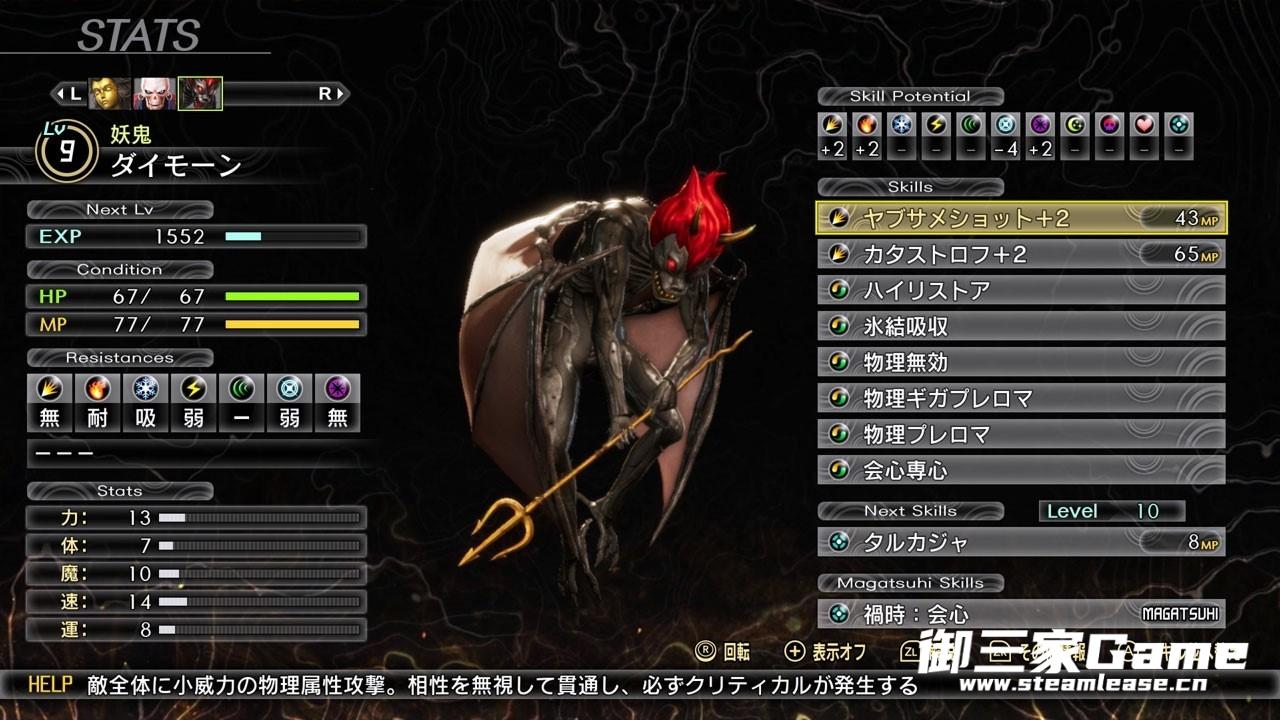Viewport: 1280px width, 720px height.
Task: Select the red-haired ダイモーン portrait
Action: point(200,94)
